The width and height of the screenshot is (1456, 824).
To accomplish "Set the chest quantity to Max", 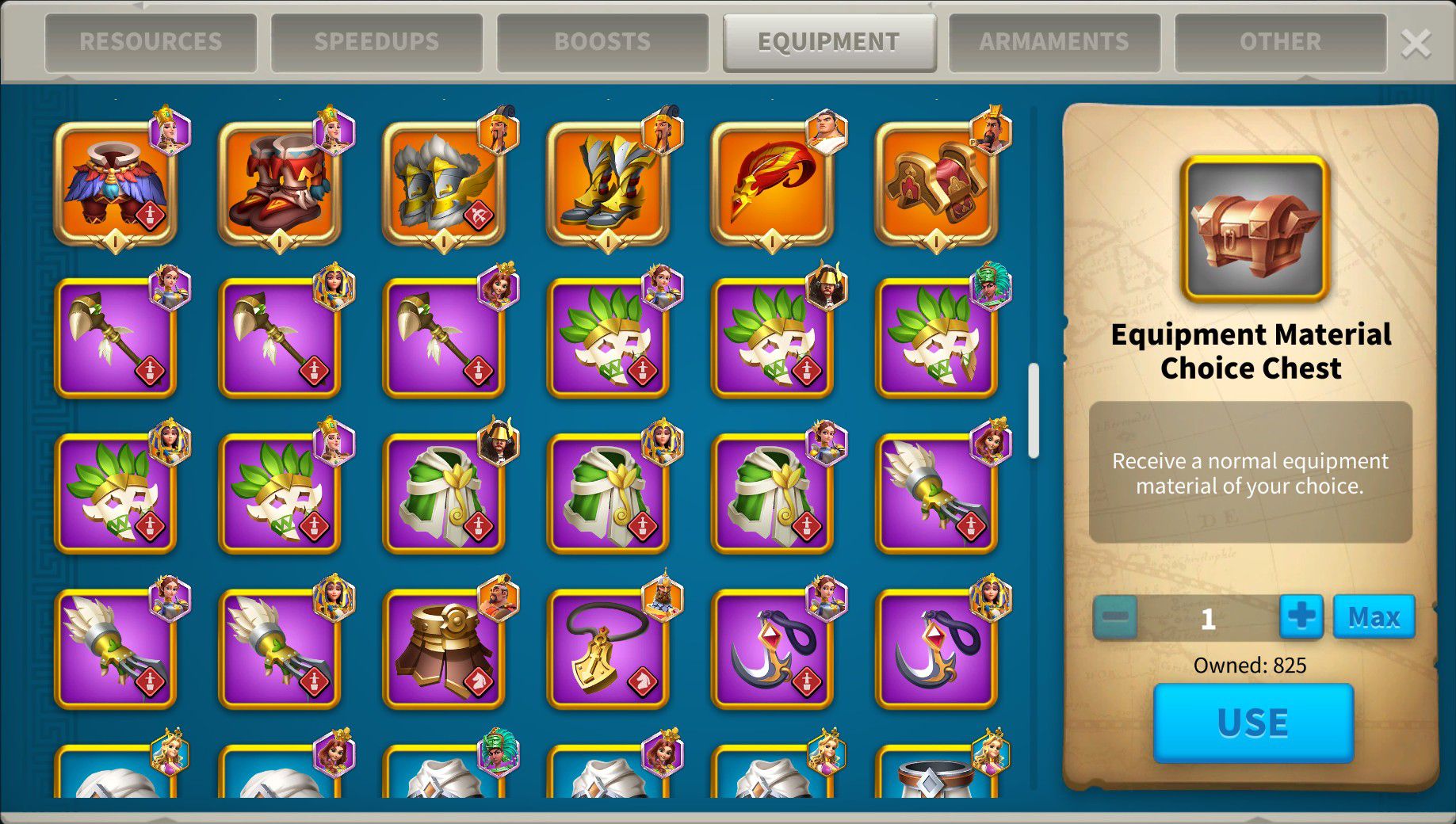I will point(1374,616).
